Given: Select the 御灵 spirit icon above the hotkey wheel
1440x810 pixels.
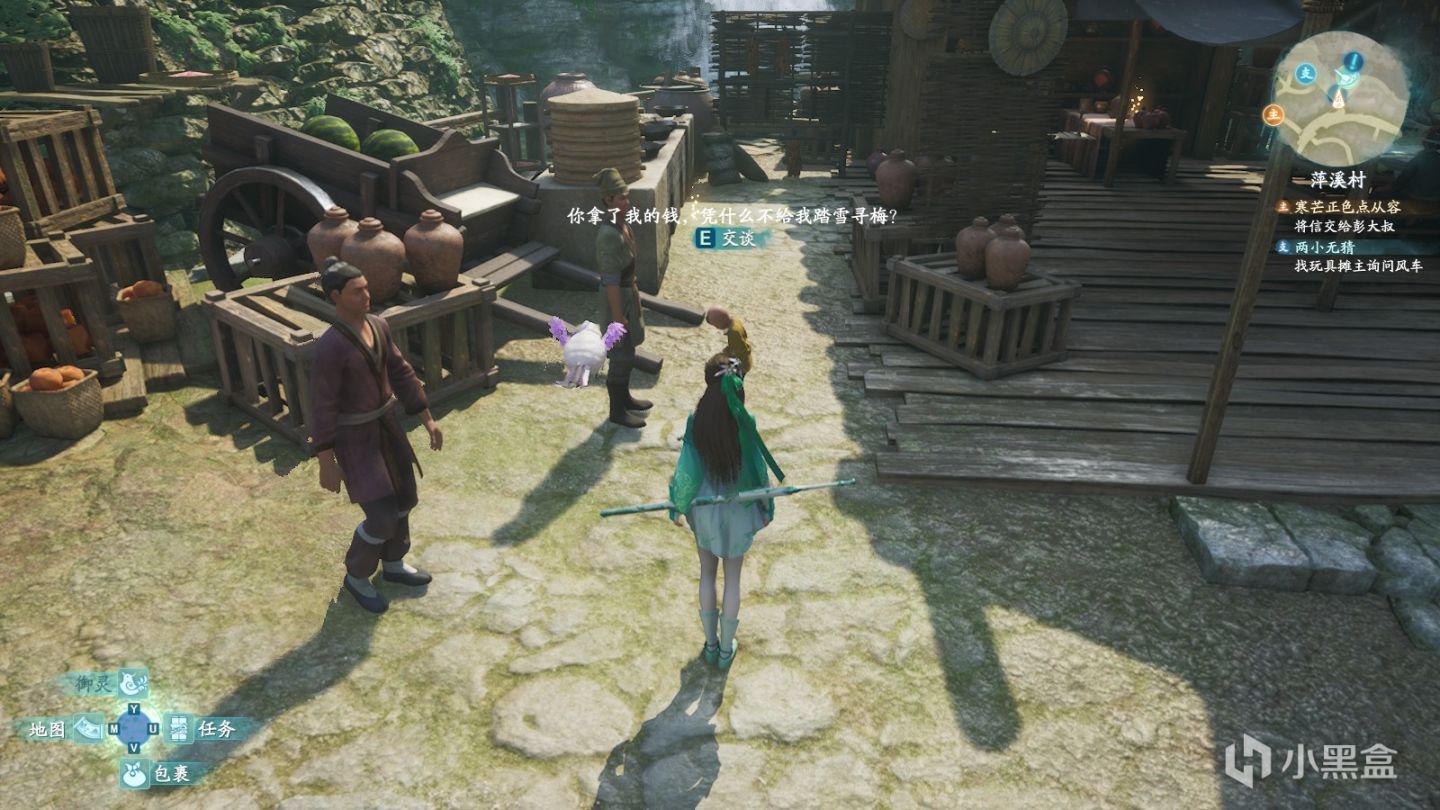Looking at the screenshot, I should point(133,684).
